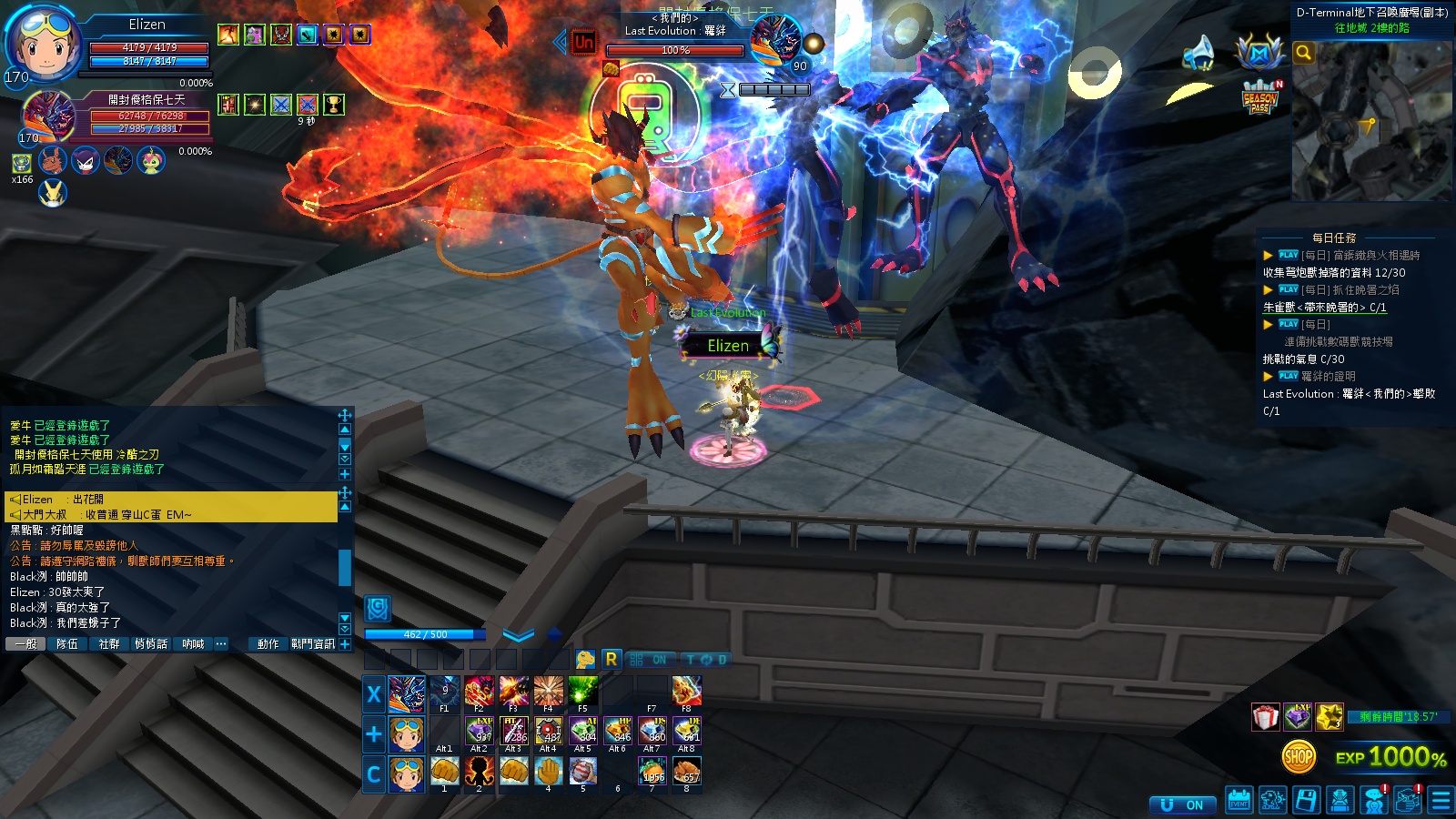Open the white gift box reward
1456x819 pixels.
point(1265,717)
